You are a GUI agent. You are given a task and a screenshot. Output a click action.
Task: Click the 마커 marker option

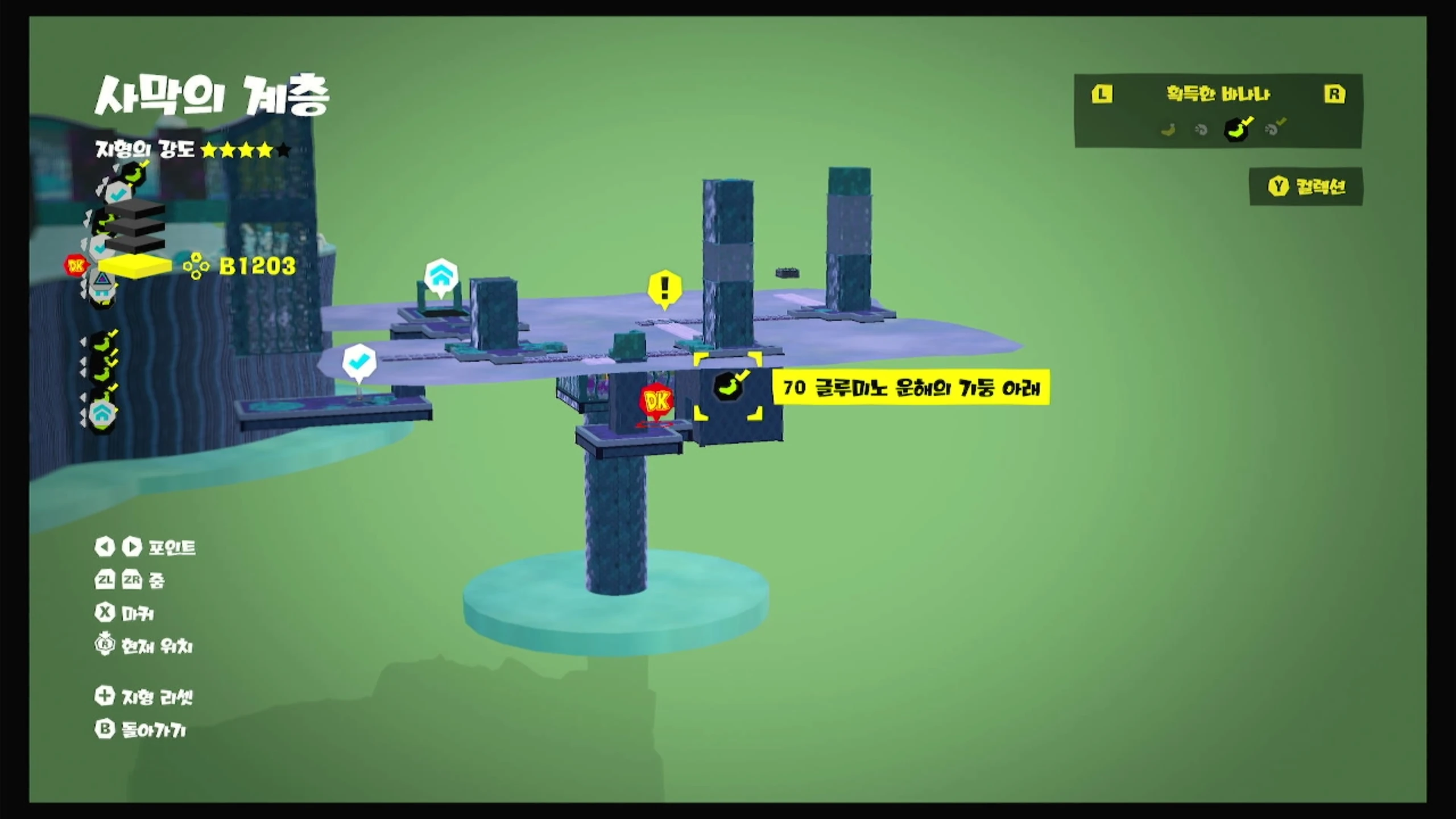(x=125, y=613)
